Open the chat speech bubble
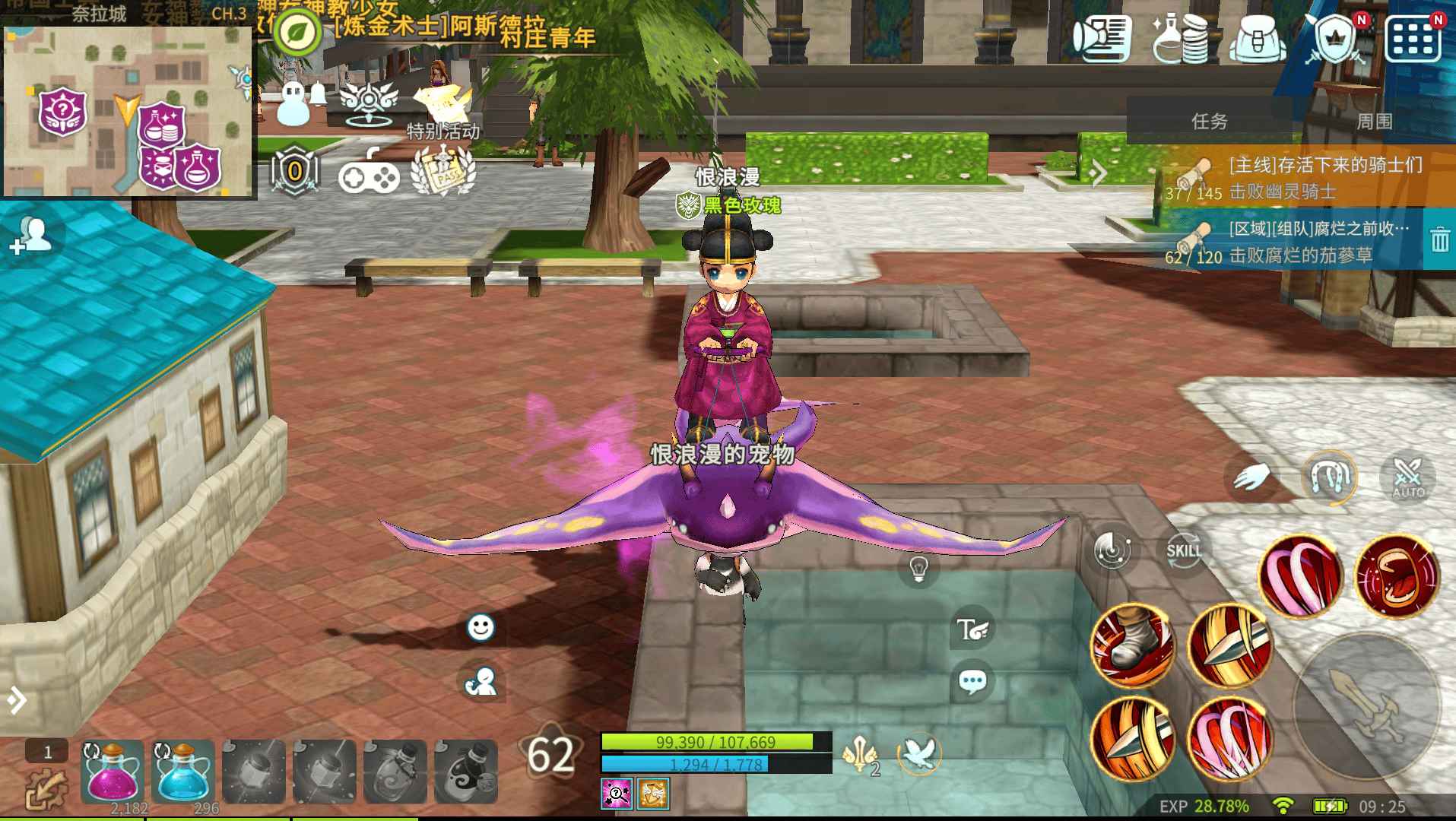 pos(972,681)
